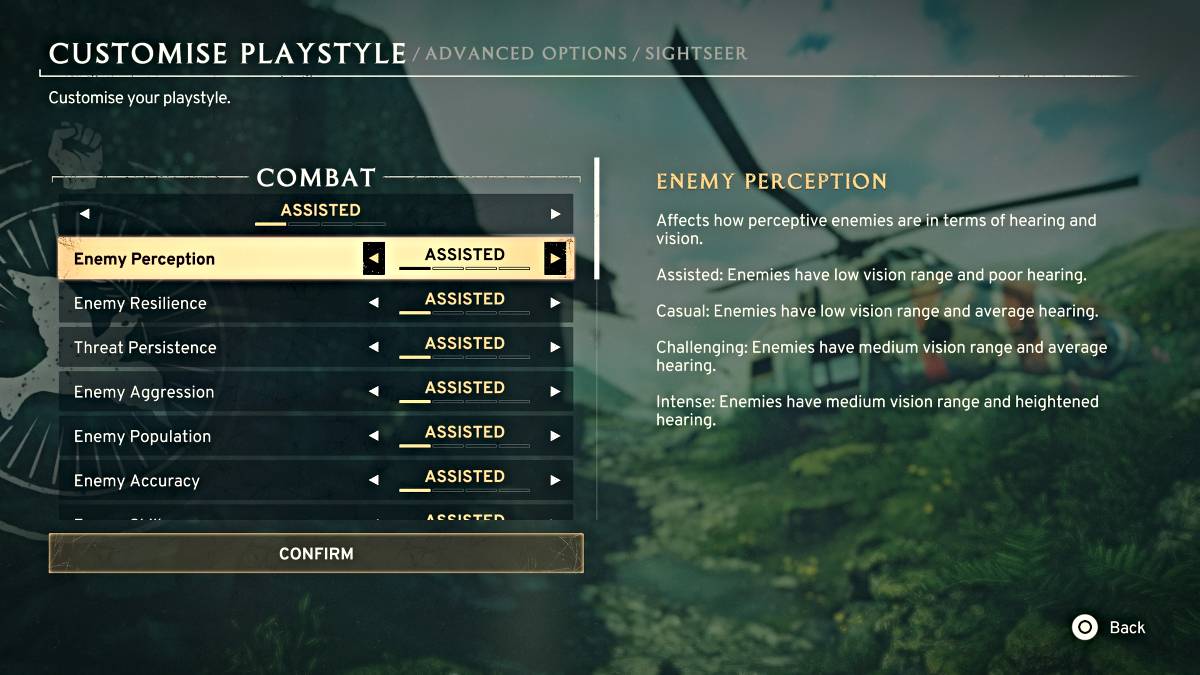
Task: Decrease Enemy Population difficulty setting
Action: click(x=373, y=436)
